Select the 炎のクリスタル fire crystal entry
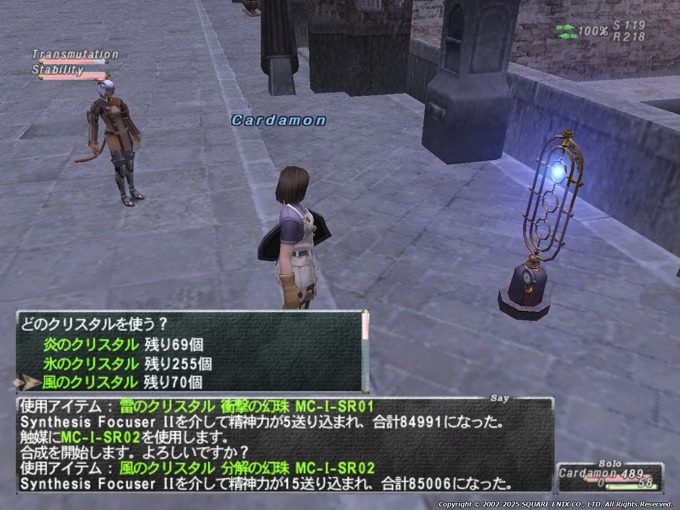Viewport: 680px width, 510px height. click(122, 345)
